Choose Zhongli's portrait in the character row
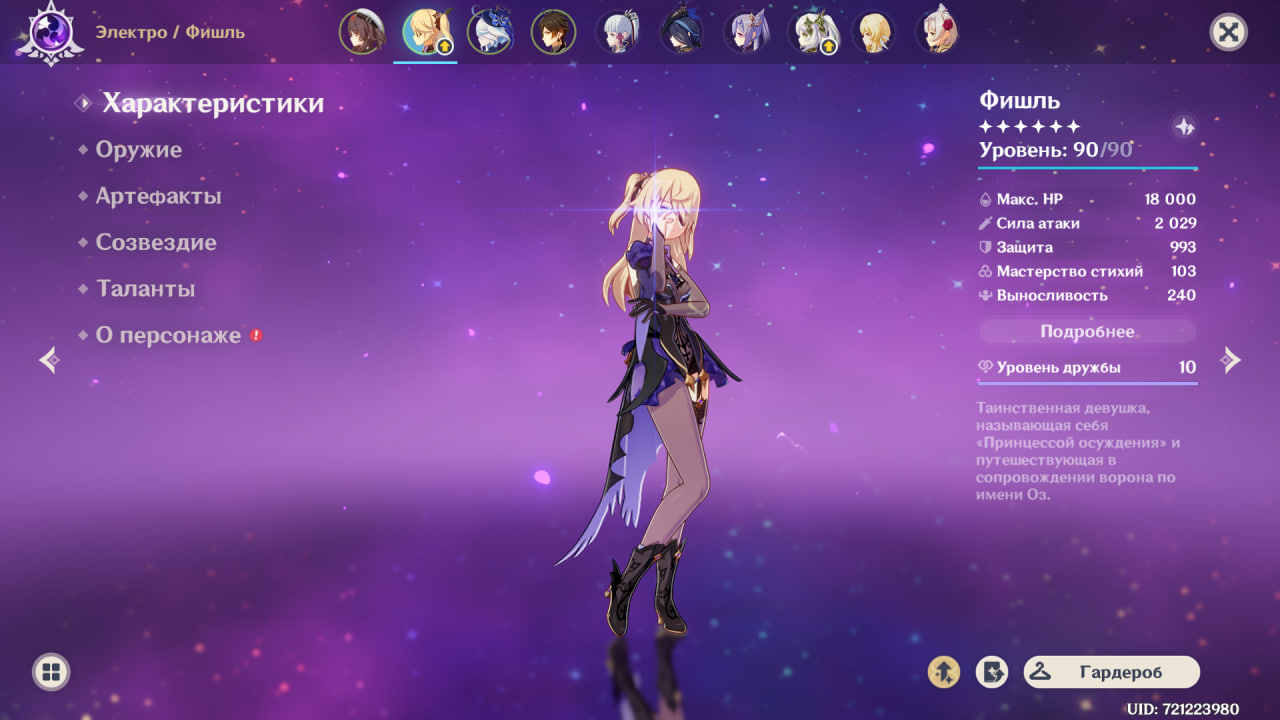1280x720 pixels. click(553, 32)
